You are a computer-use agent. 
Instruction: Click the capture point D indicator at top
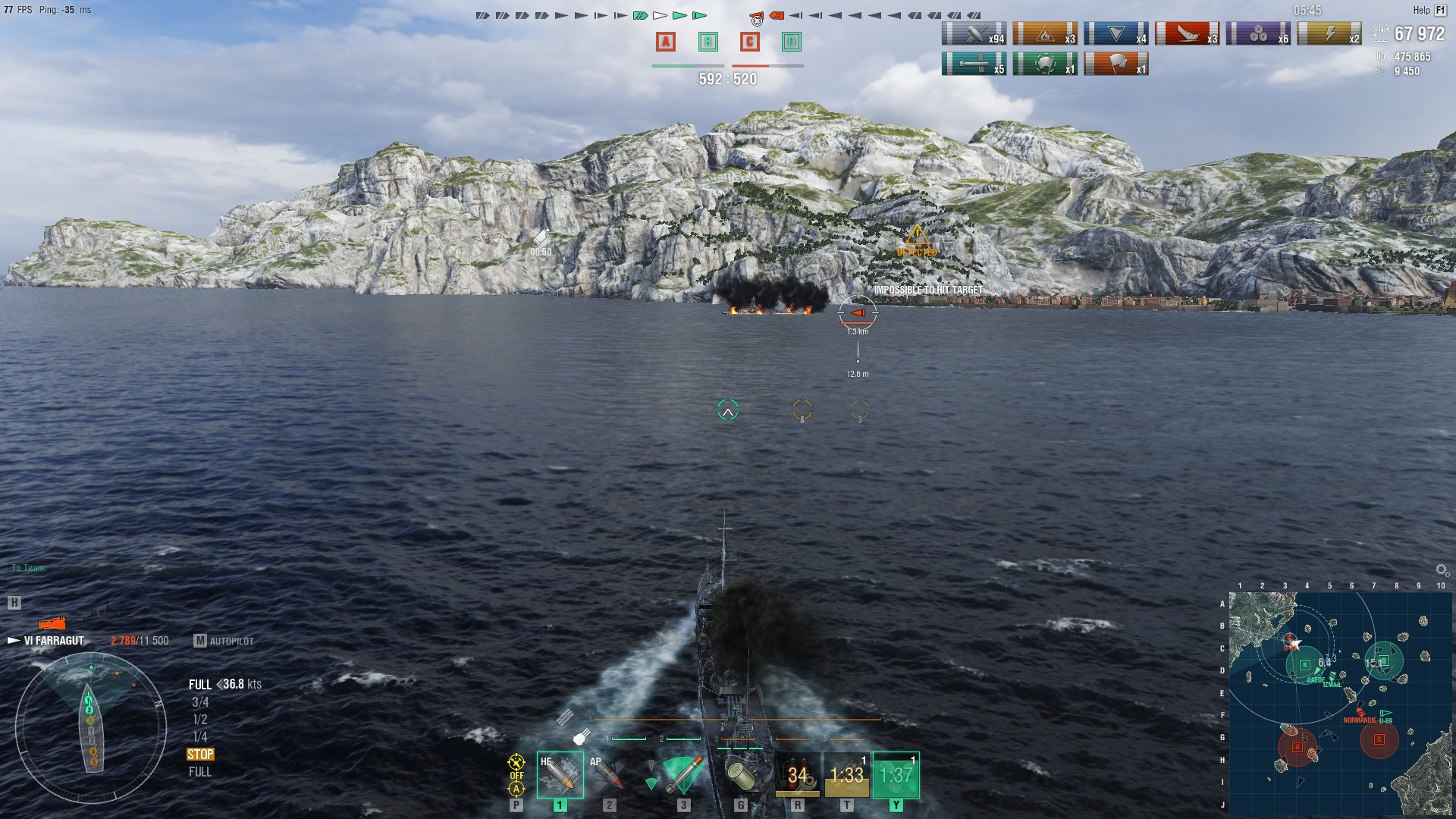click(x=791, y=42)
